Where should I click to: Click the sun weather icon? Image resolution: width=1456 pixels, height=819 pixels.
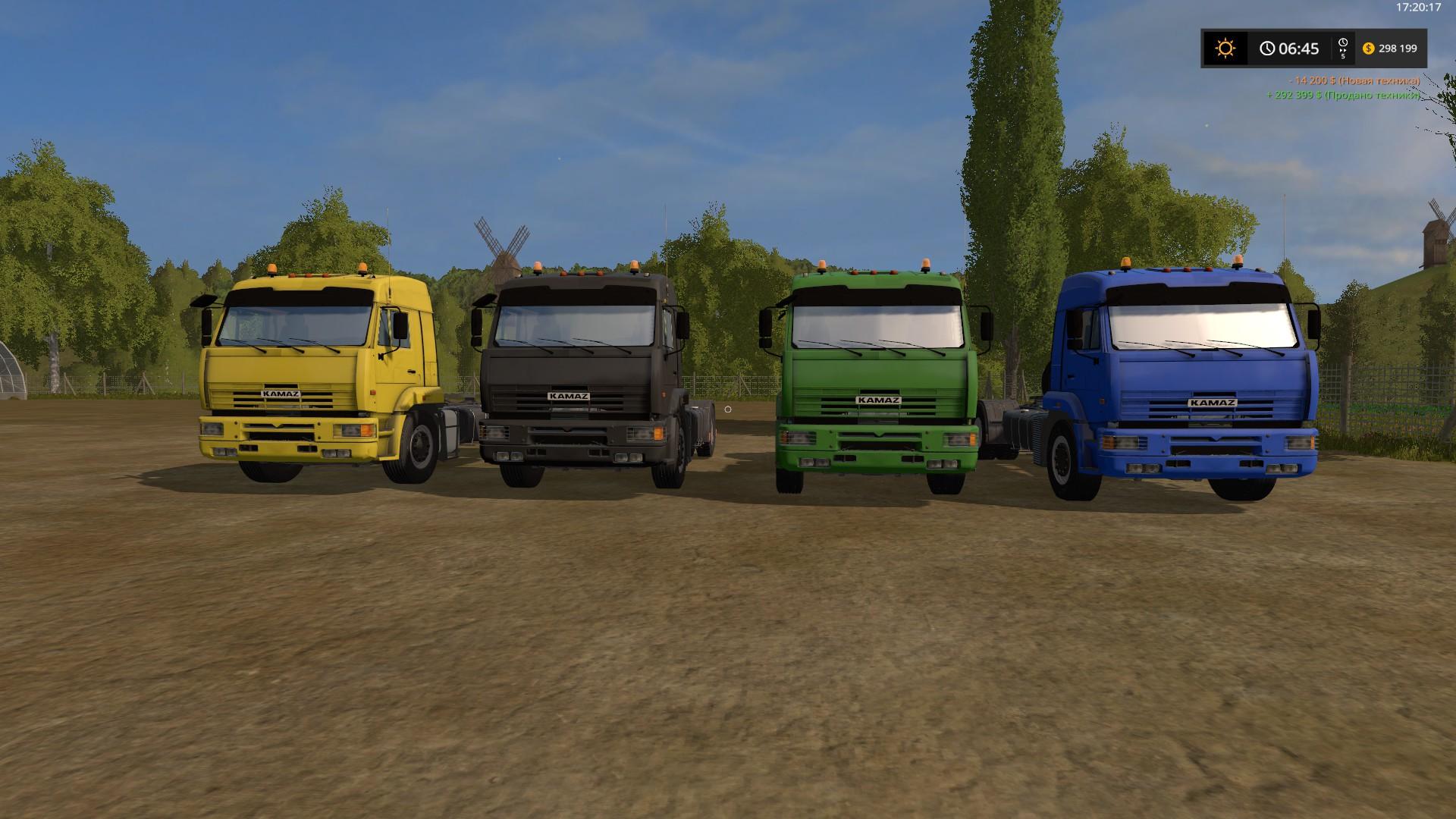pyautogui.click(x=1225, y=49)
